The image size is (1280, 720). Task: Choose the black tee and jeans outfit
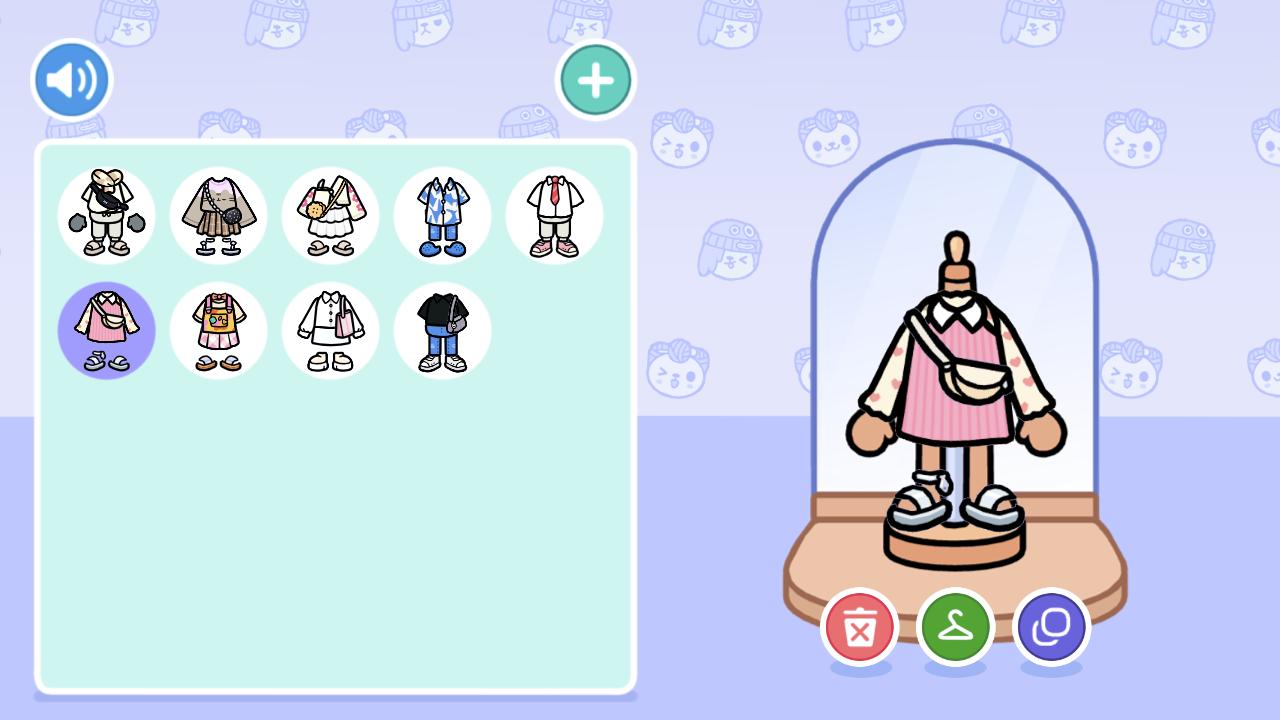tap(443, 330)
